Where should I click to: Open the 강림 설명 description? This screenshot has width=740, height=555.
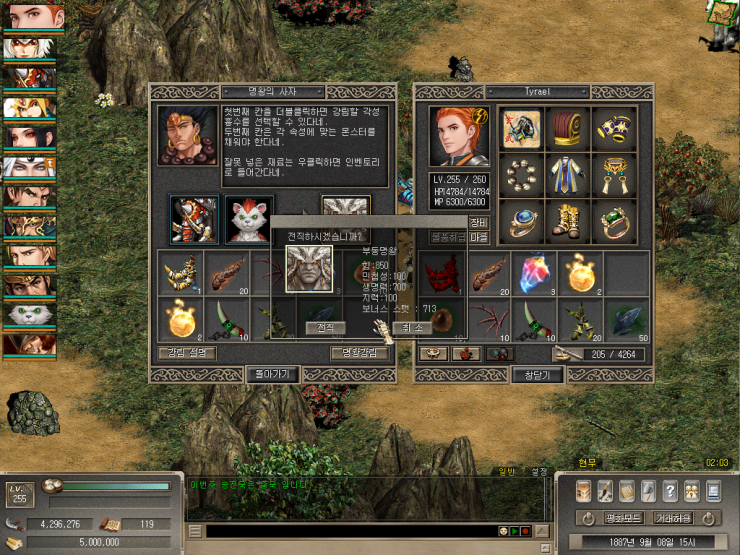(x=186, y=353)
